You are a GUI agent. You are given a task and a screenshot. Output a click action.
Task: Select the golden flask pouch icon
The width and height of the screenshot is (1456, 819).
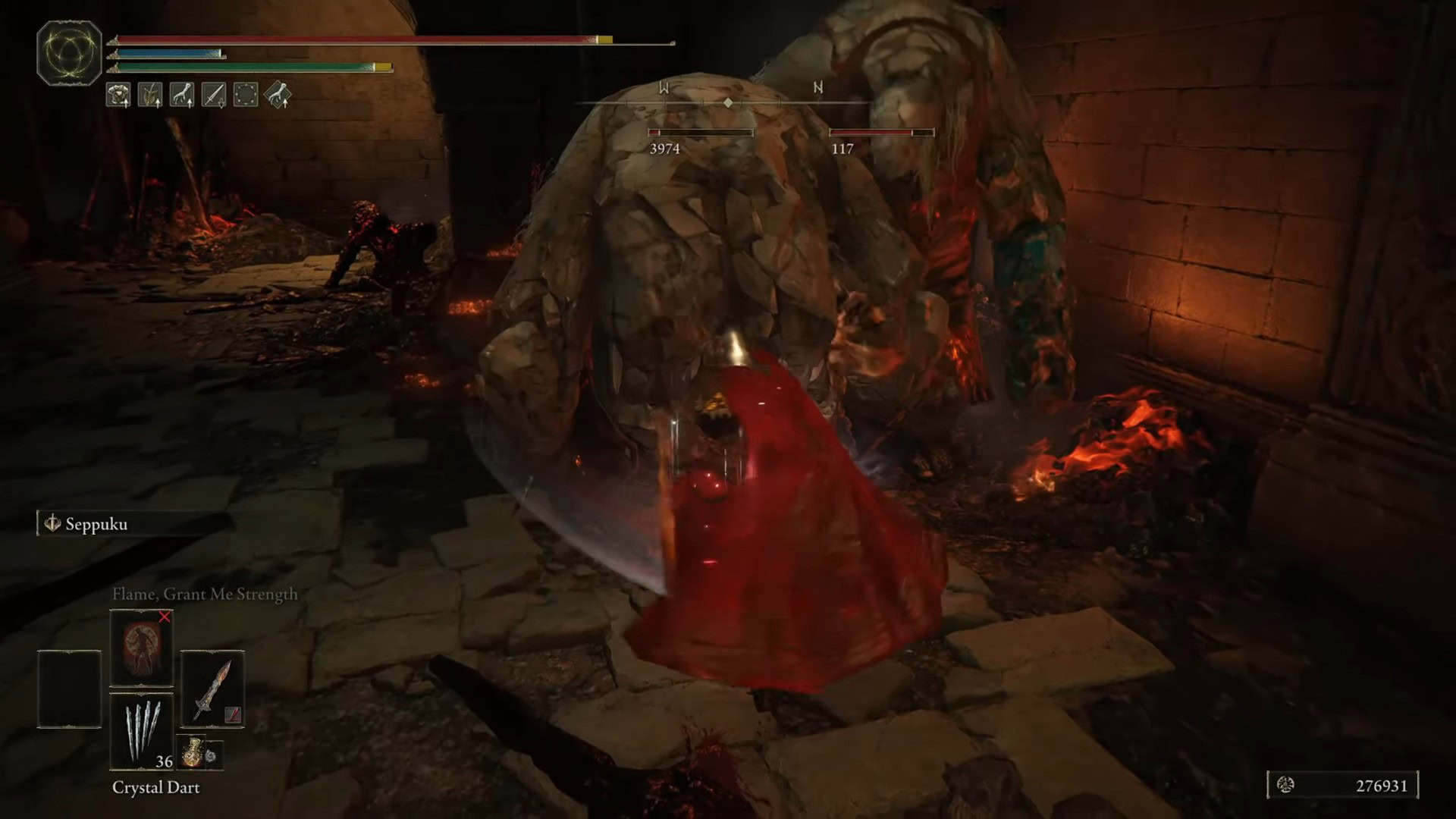pos(193,752)
